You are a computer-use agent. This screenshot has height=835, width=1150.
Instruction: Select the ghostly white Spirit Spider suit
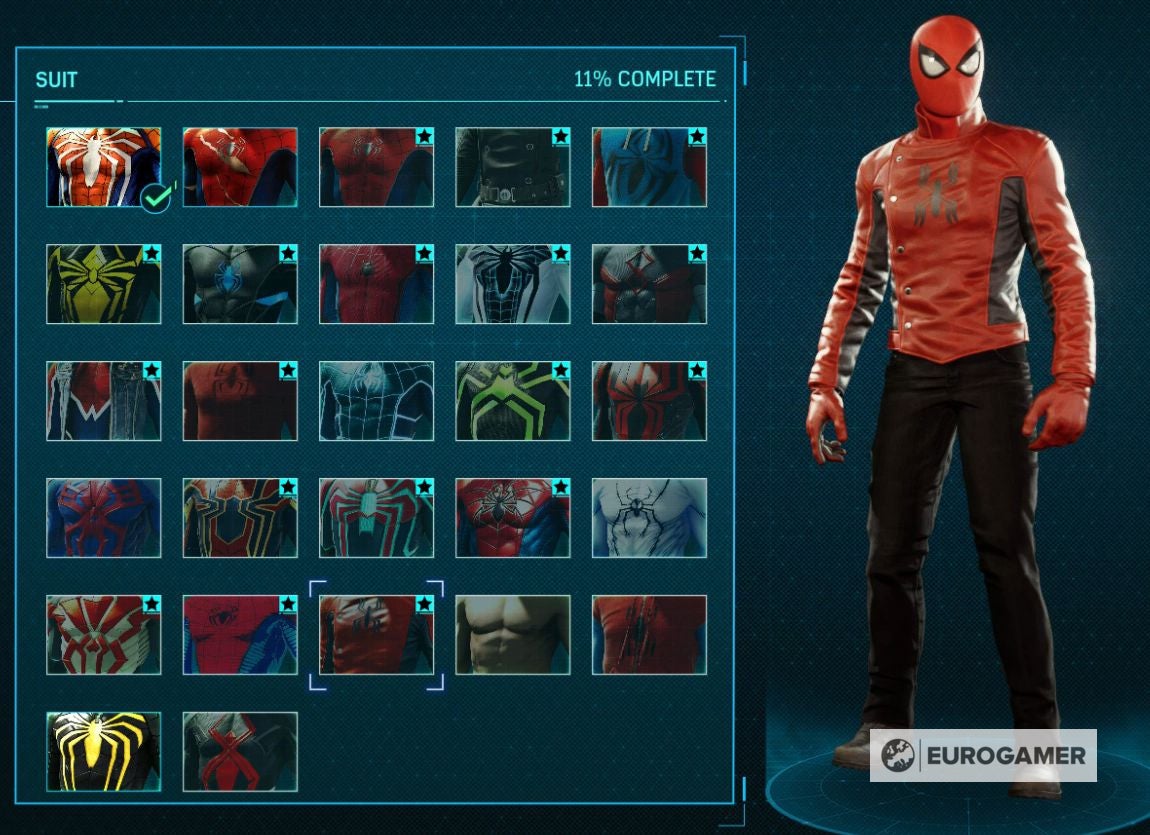tap(649, 518)
